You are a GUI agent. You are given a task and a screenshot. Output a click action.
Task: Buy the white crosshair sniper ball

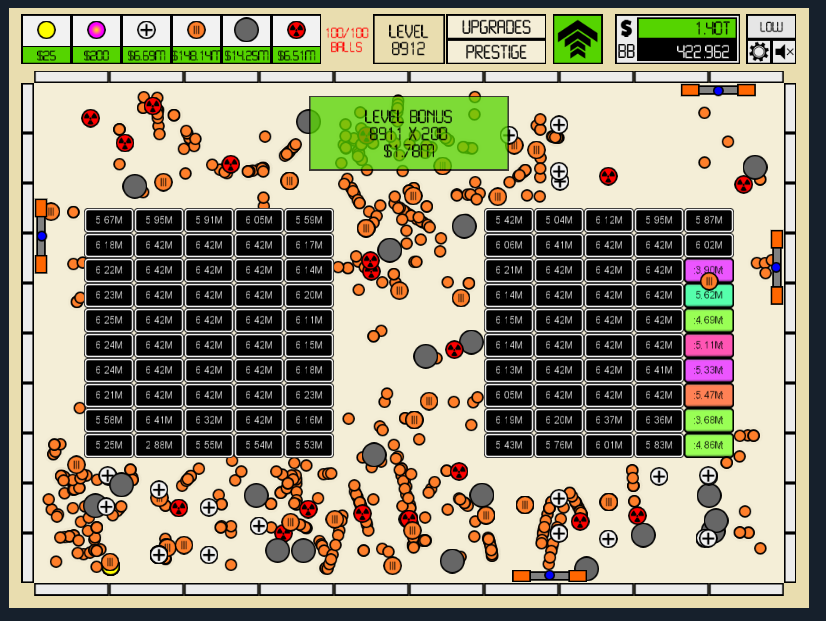click(146, 38)
